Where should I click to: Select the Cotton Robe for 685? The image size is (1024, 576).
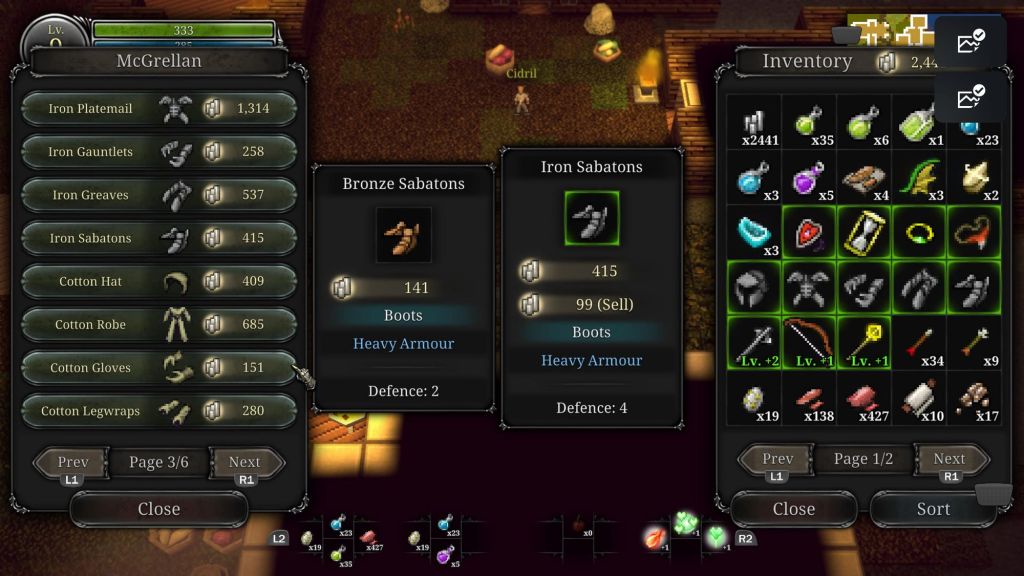[158, 324]
